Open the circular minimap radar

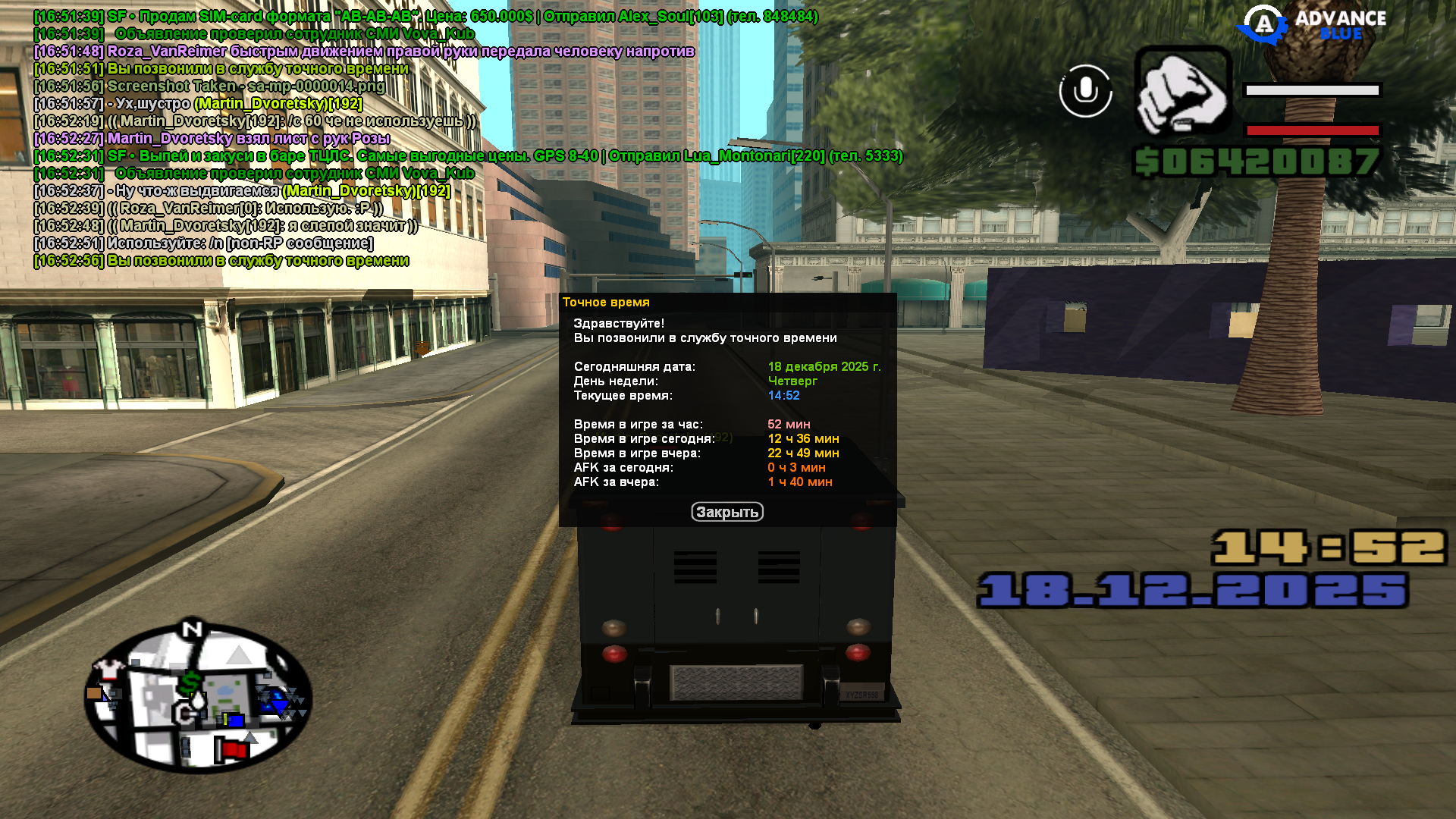(x=198, y=696)
